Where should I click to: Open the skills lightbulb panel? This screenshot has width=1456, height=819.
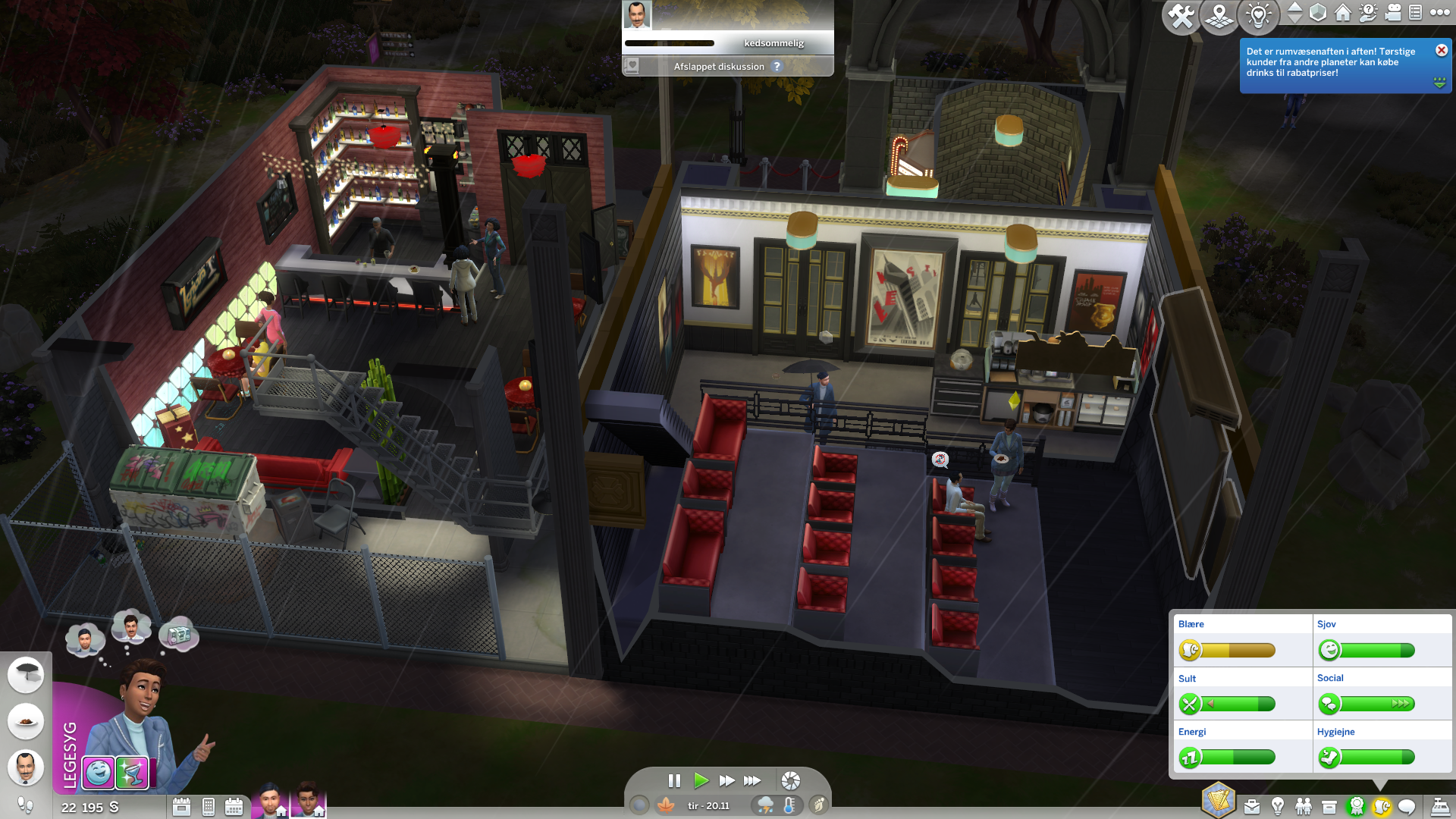[1278, 807]
